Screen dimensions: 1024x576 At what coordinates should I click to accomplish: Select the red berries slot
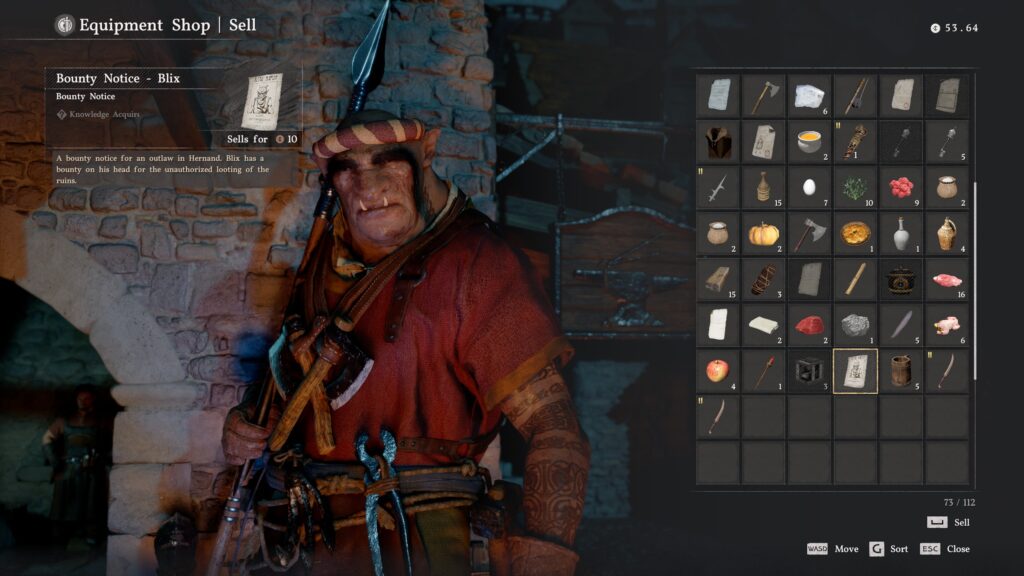(x=901, y=187)
